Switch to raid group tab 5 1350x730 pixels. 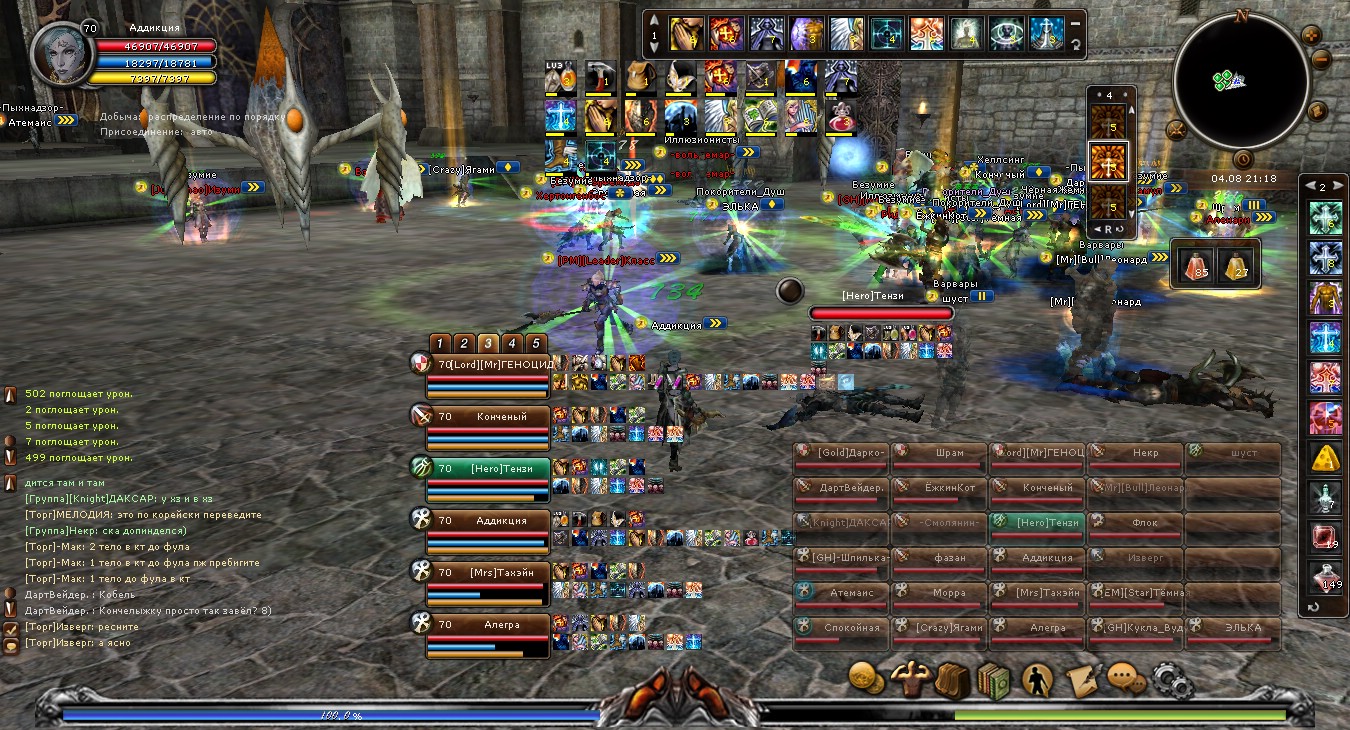coord(536,343)
